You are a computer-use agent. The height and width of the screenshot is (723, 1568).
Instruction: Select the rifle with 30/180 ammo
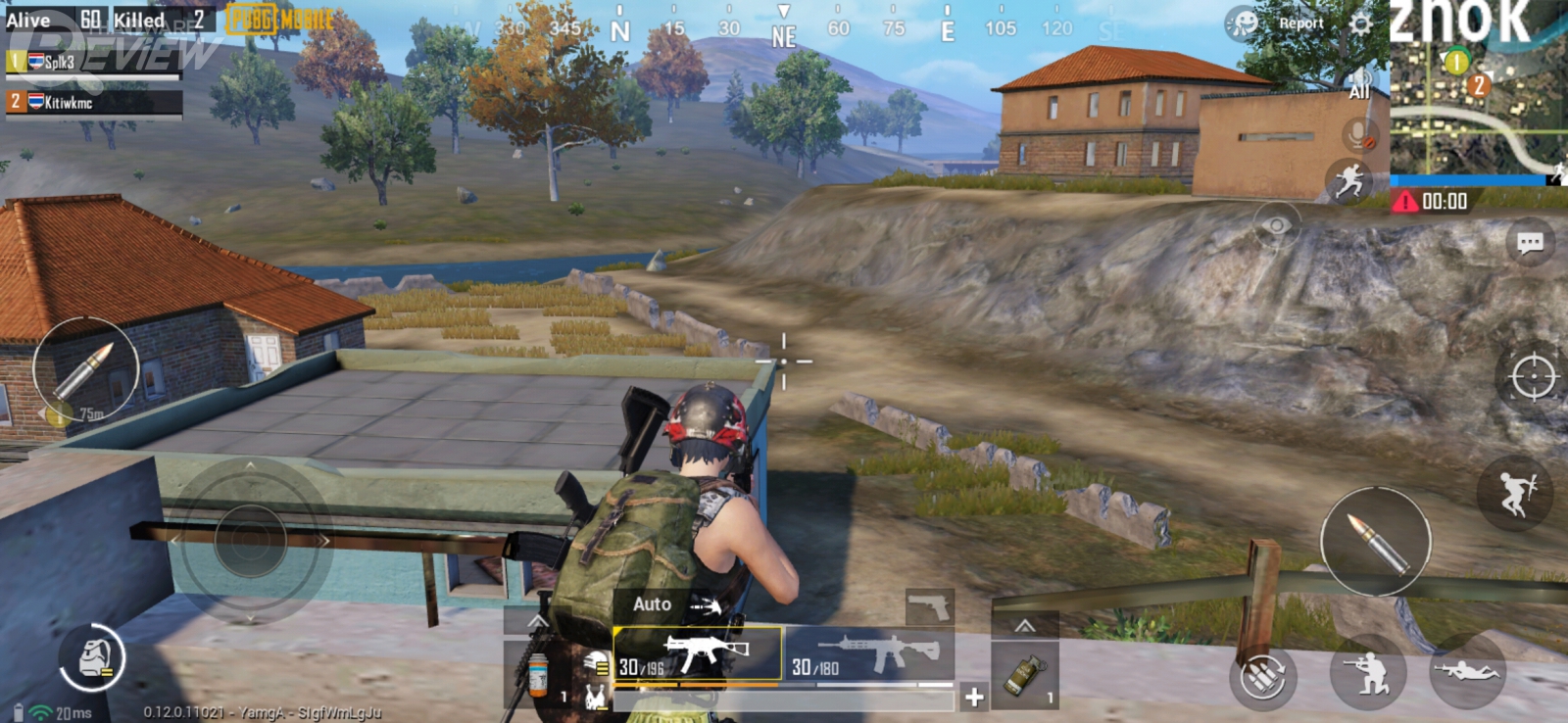[868, 655]
